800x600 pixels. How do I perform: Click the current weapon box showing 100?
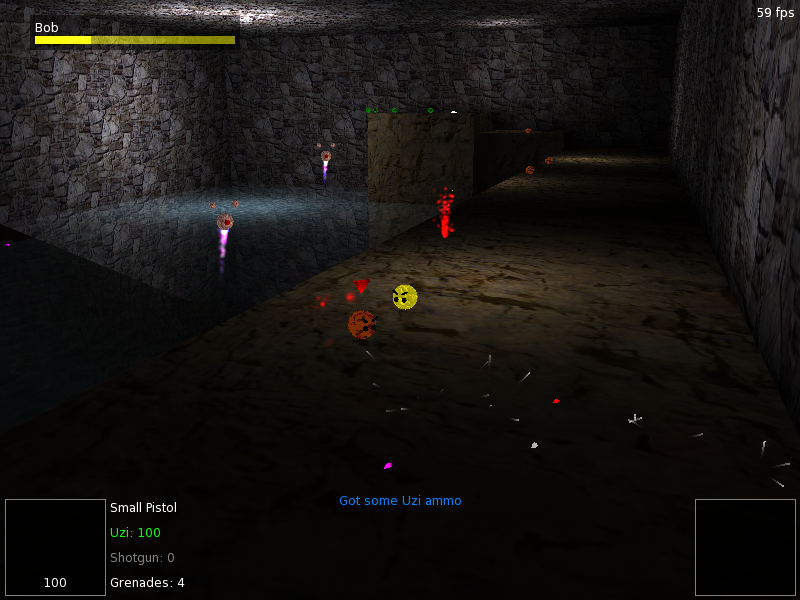coord(56,547)
